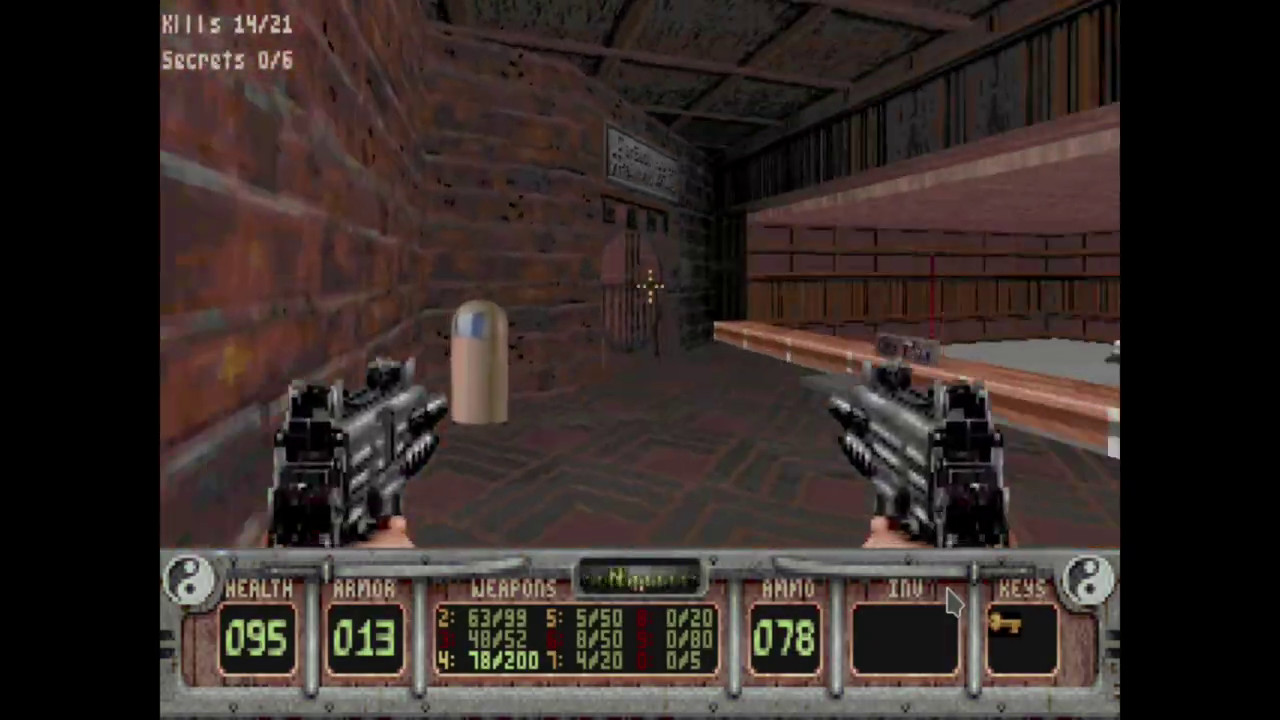
Task: Select the yin-yang emblem on the HUD's right end
Action: tap(1089, 578)
